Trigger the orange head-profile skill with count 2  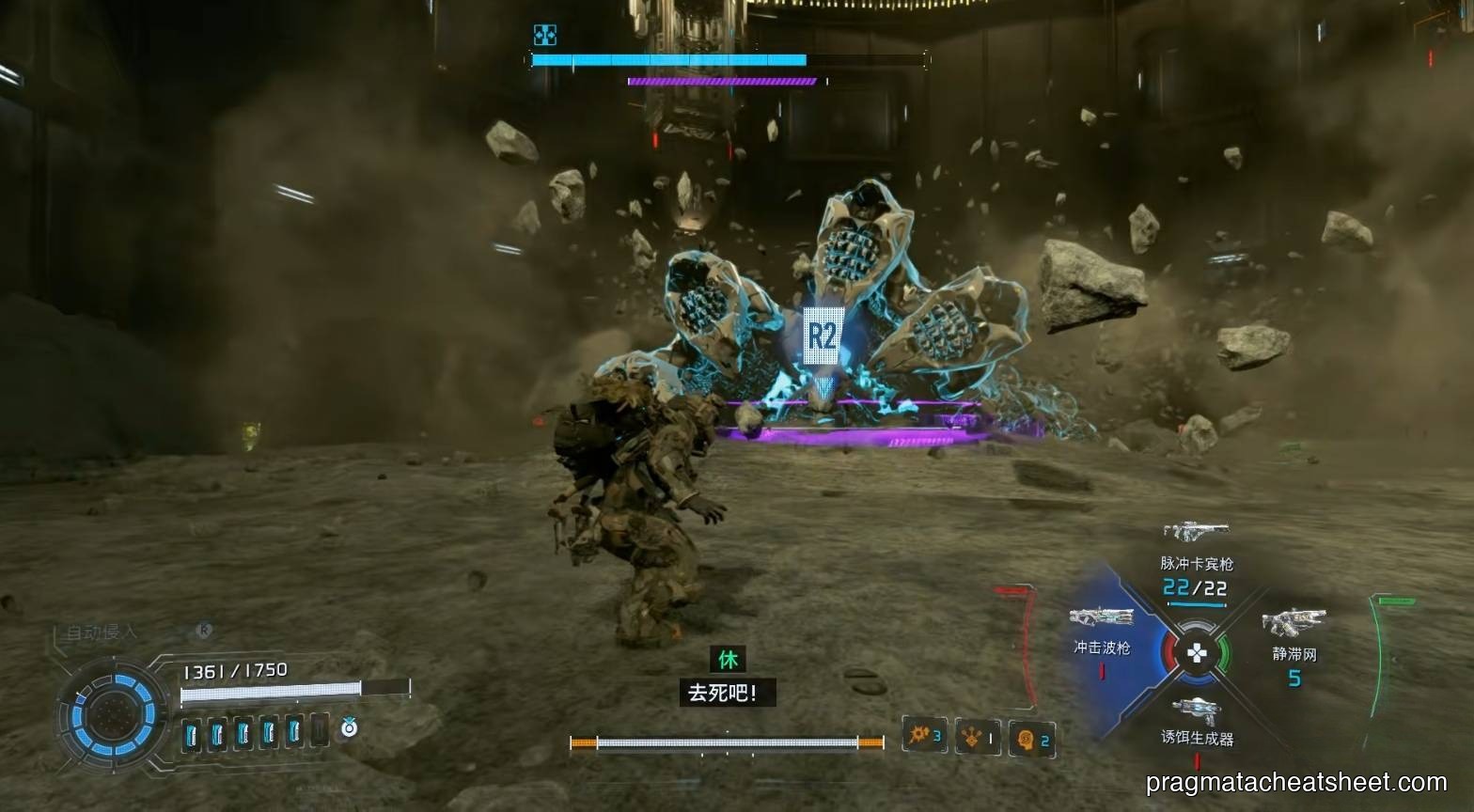click(x=1031, y=739)
